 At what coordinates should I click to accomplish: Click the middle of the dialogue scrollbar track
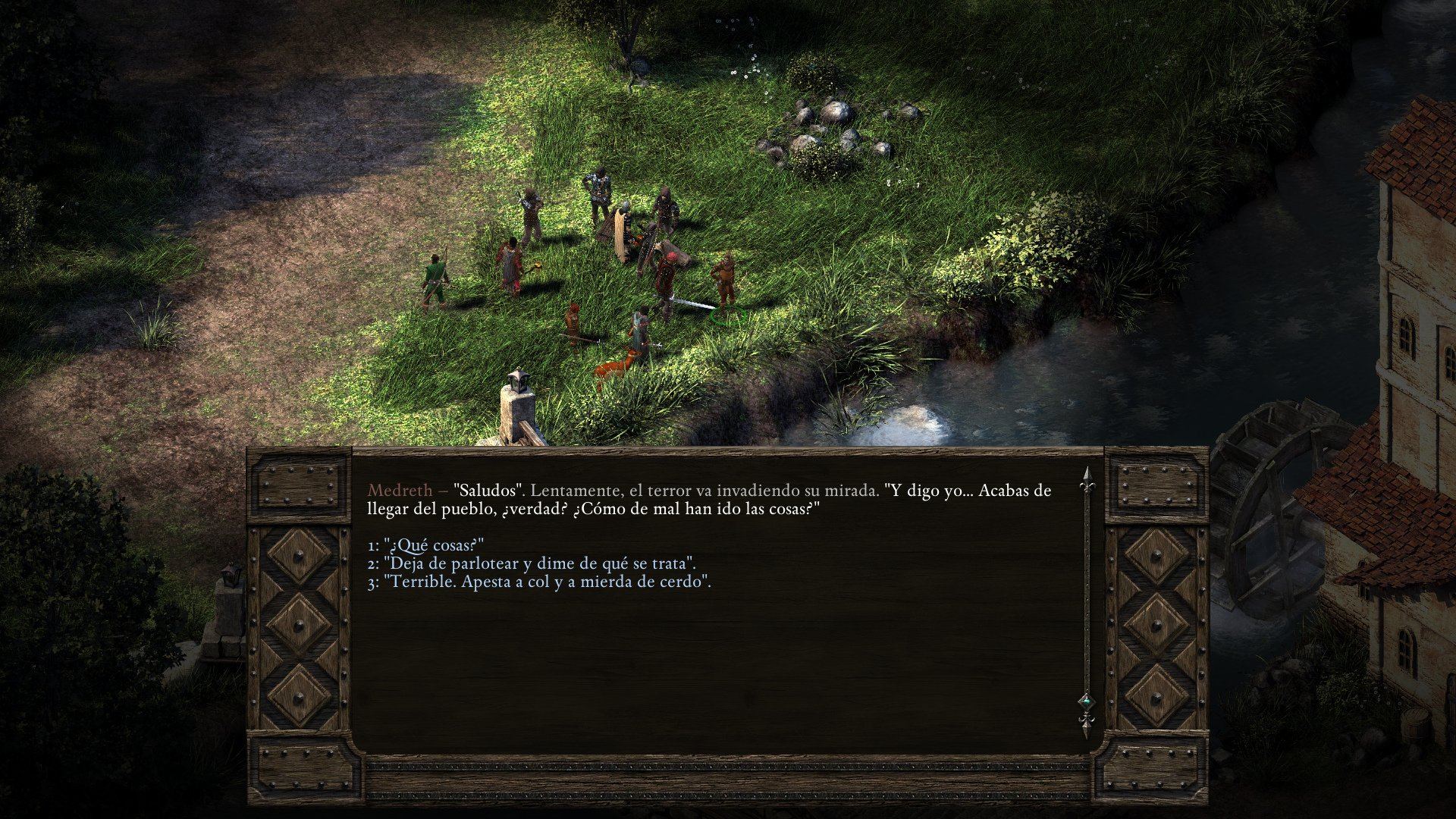tap(1088, 599)
